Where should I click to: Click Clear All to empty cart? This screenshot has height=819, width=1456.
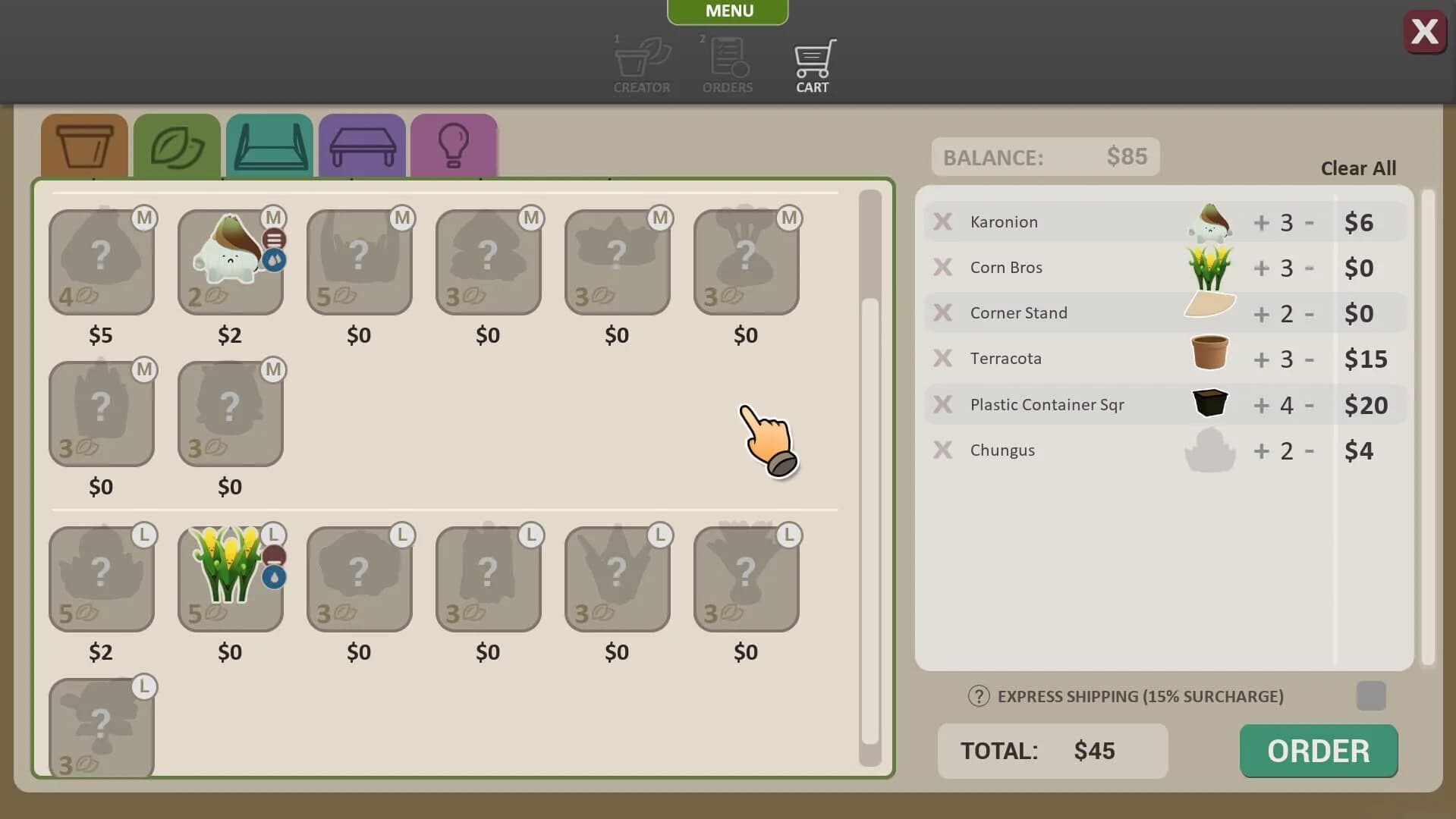point(1357,168)
